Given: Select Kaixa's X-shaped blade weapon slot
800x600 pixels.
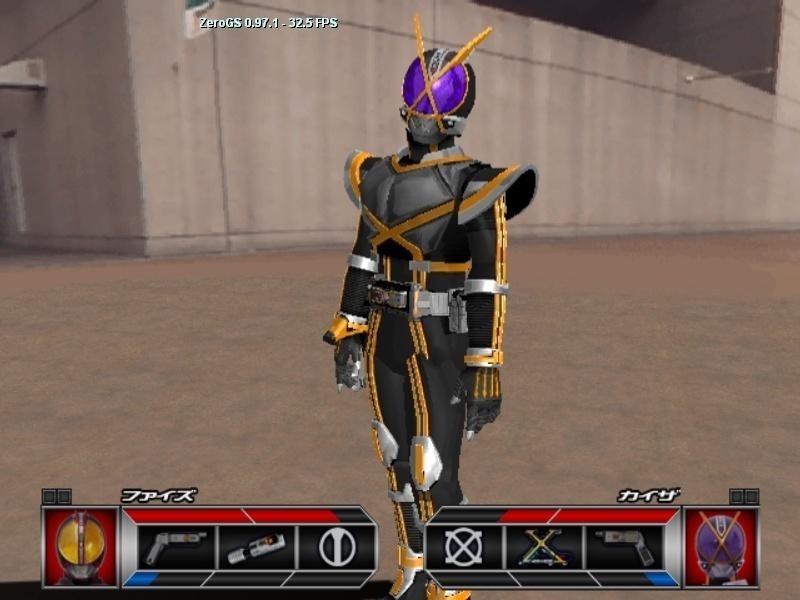Looking at the screenshot, I should (544, 547).
